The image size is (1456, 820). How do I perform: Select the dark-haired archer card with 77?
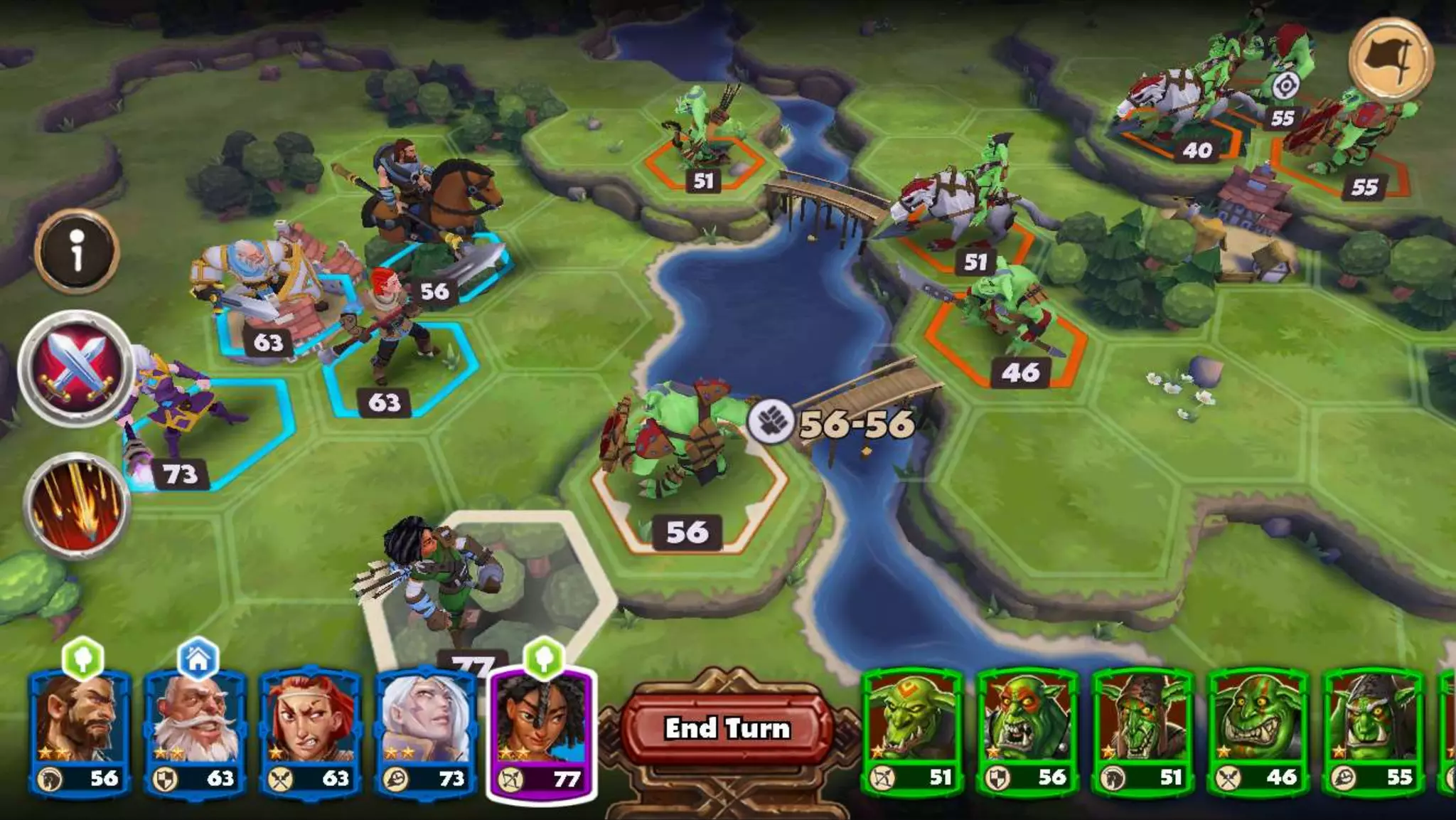542,733
